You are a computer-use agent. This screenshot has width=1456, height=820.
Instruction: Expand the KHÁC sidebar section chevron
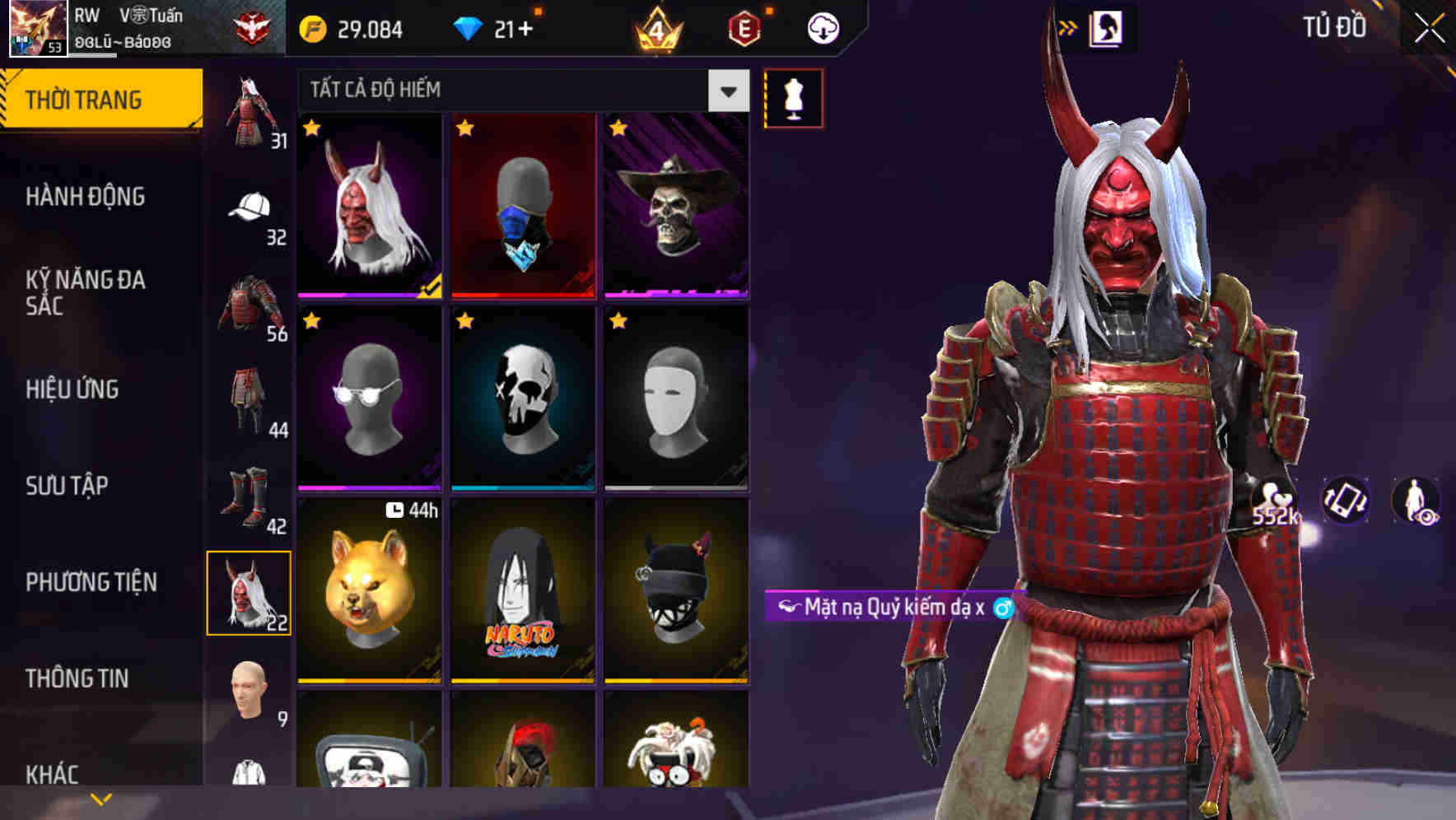pyautogui.click(x=99, y=799)
